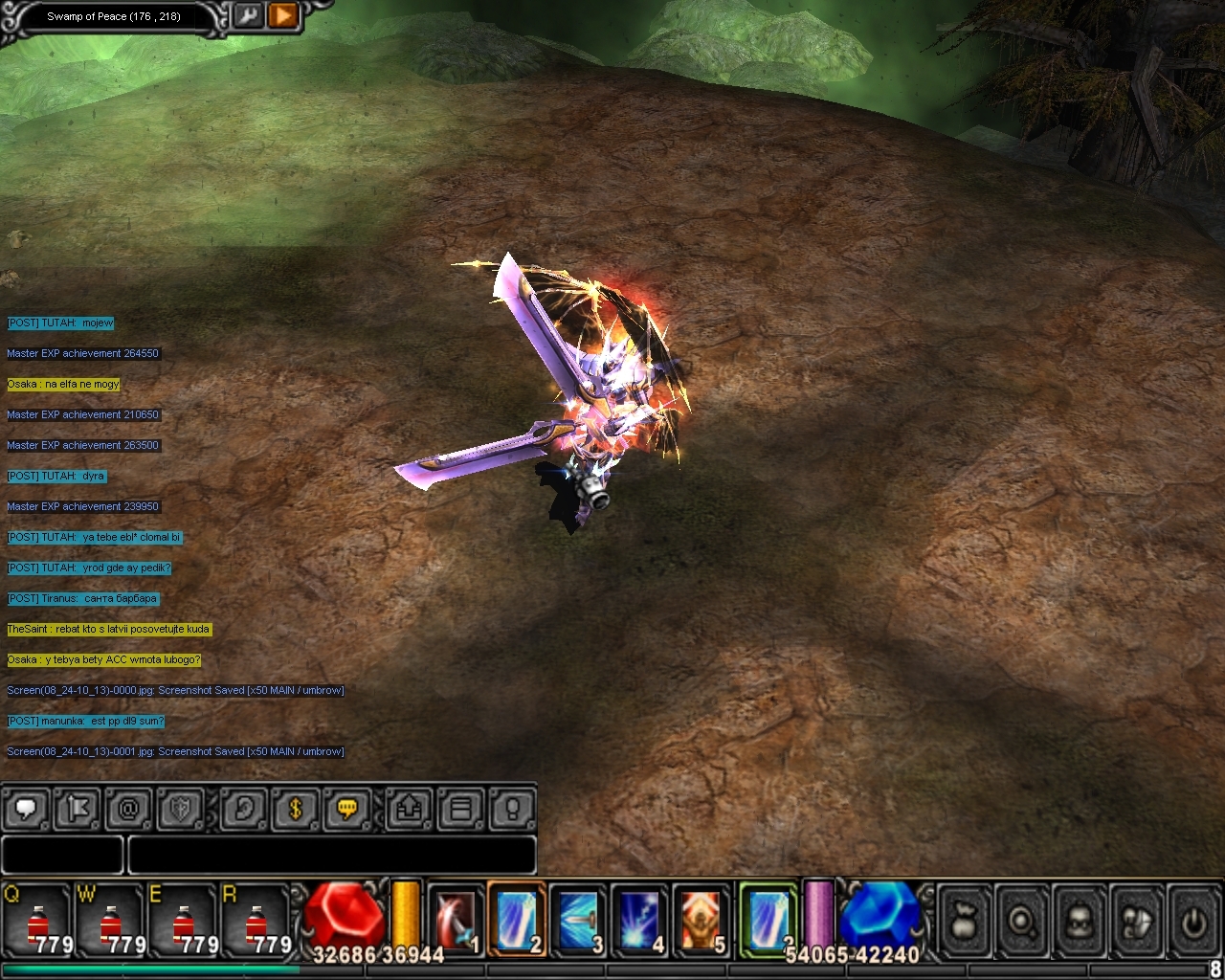Image resolution: width=1225 pixels, height=980 pixels.
Task: Focus the wide chat message input field
Action: 331,855
